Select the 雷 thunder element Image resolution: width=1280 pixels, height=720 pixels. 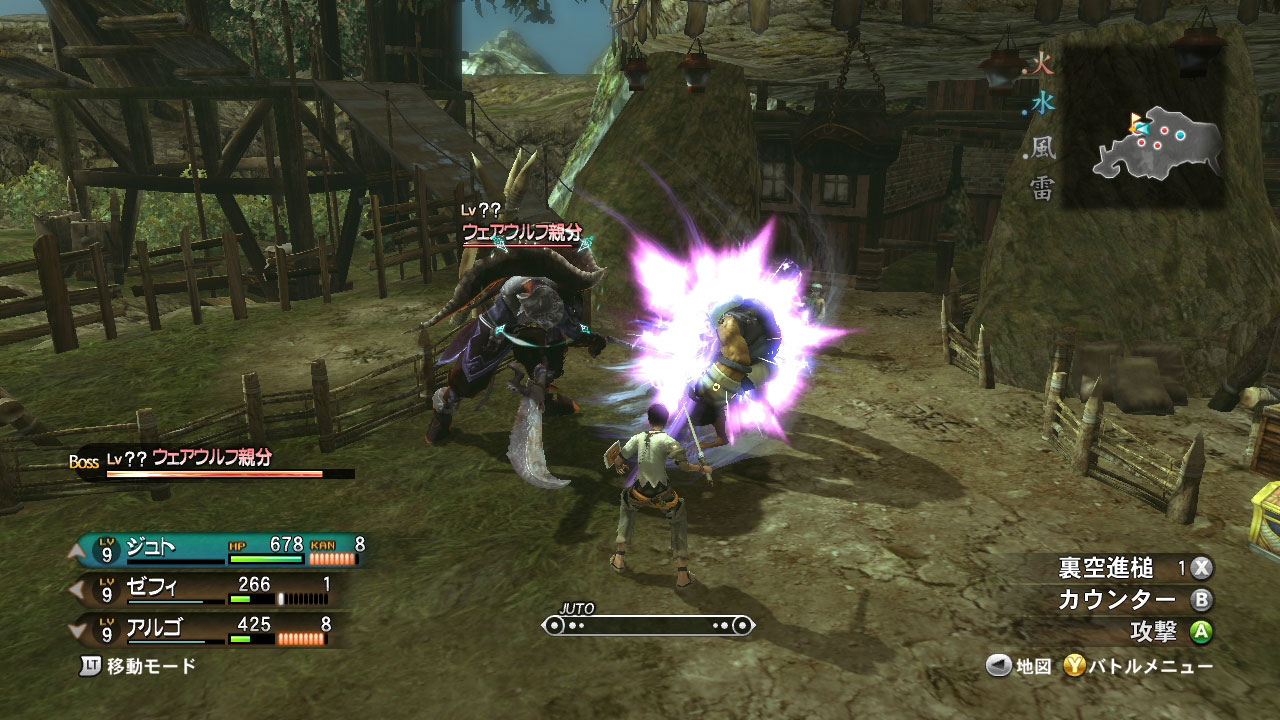coord(1043,188)
